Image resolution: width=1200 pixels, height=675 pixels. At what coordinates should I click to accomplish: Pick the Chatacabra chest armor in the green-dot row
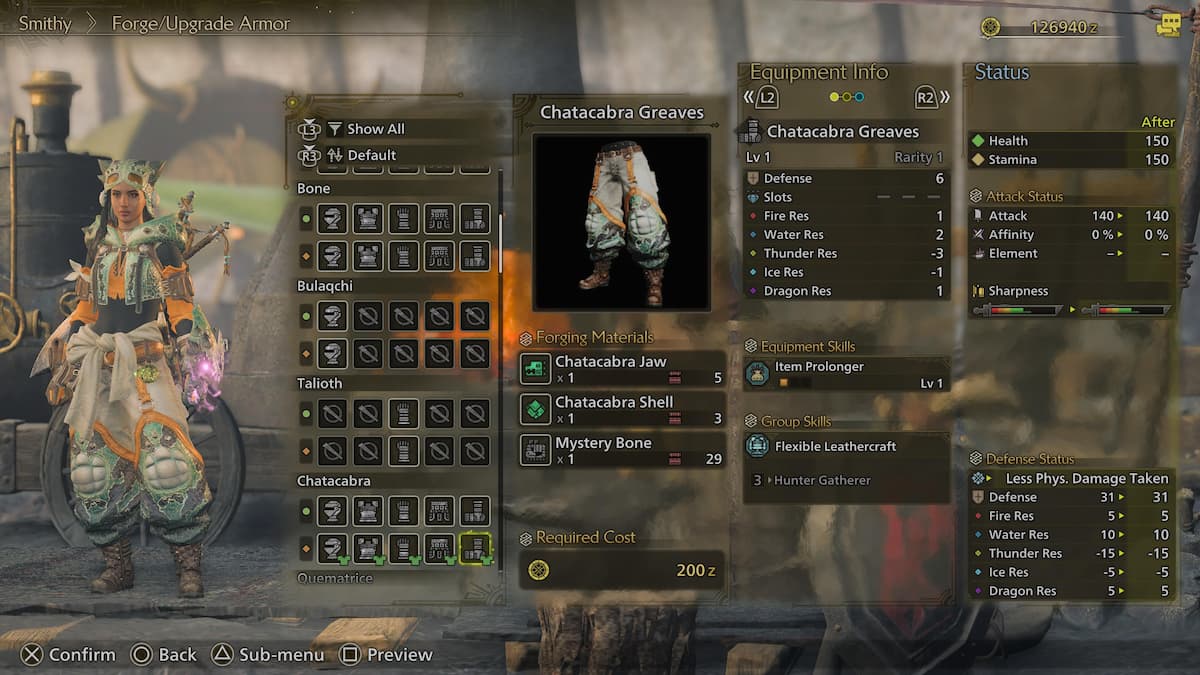pyautogui.click(x=368, y=512)
